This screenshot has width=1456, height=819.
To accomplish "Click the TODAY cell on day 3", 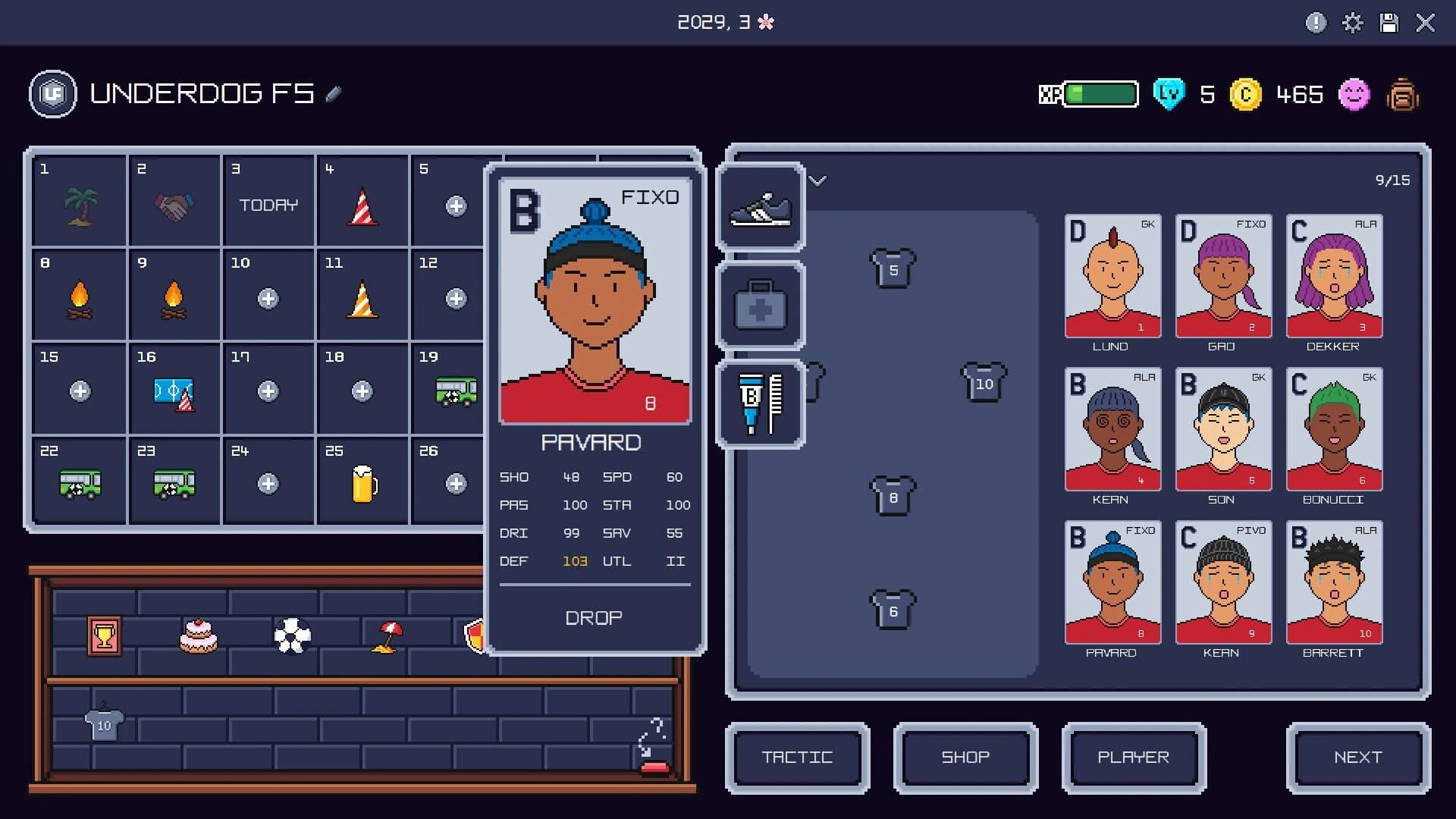I will (x=268, y=205).
